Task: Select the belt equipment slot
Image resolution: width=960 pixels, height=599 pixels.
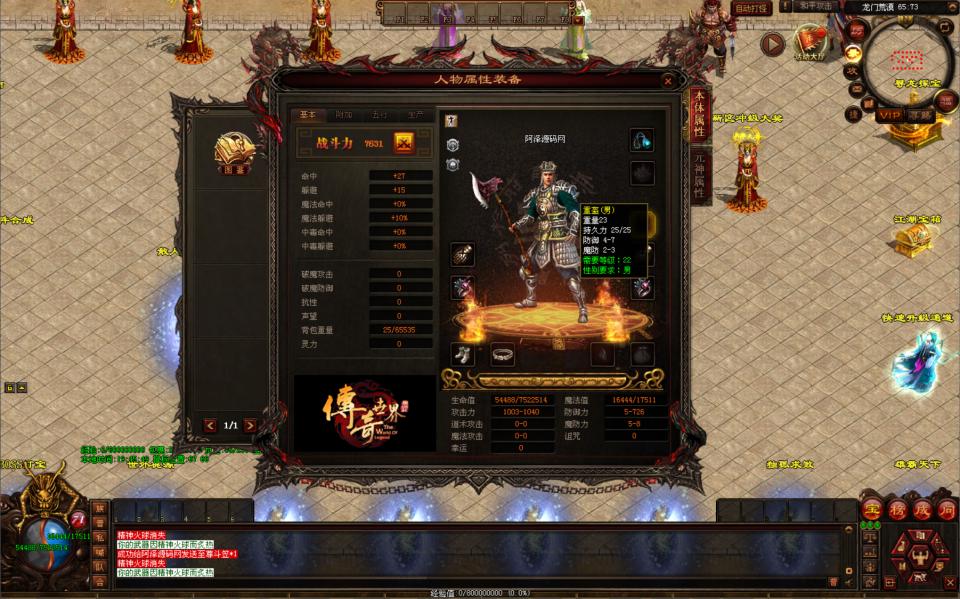Action: tap(502, 354)
